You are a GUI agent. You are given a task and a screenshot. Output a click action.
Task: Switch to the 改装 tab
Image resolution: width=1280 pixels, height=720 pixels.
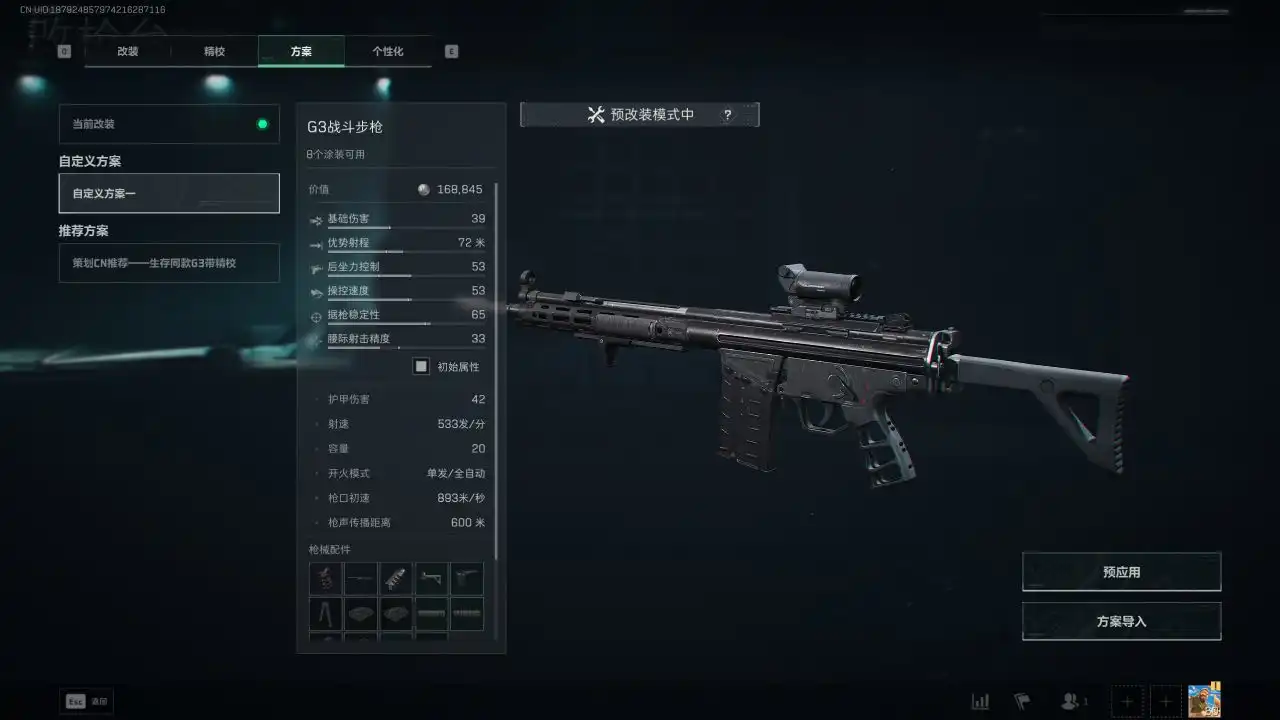pos(126,51)
